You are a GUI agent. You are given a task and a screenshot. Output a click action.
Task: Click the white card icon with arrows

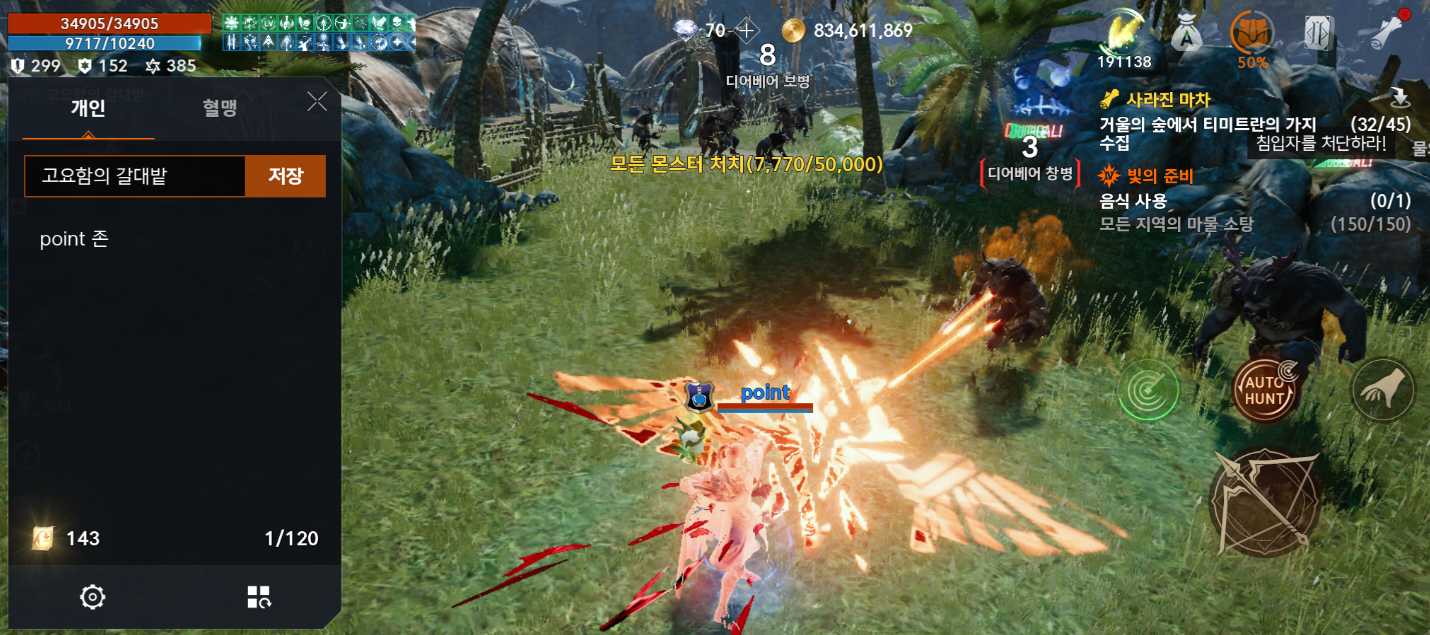click(1319, 34)
